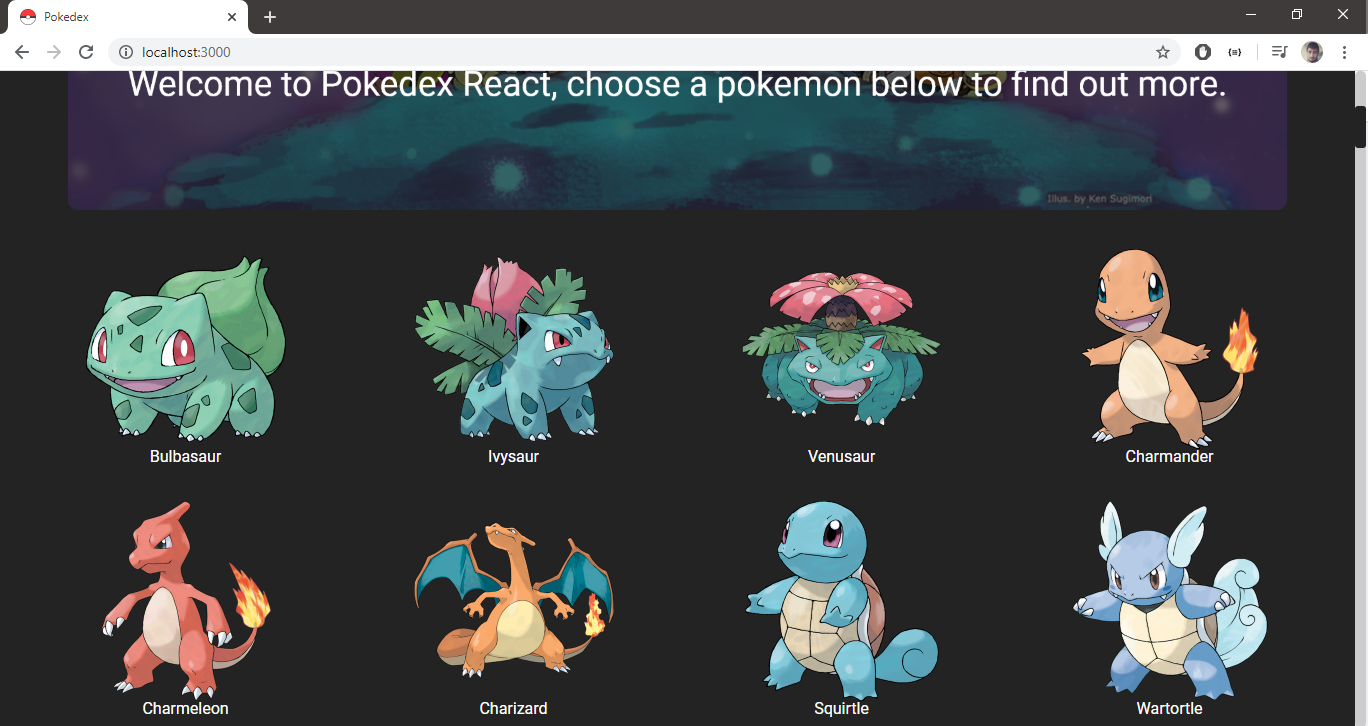Open the Chrome customize menu with three dots
1368x726 pixels.
[x=1344, y=51]
